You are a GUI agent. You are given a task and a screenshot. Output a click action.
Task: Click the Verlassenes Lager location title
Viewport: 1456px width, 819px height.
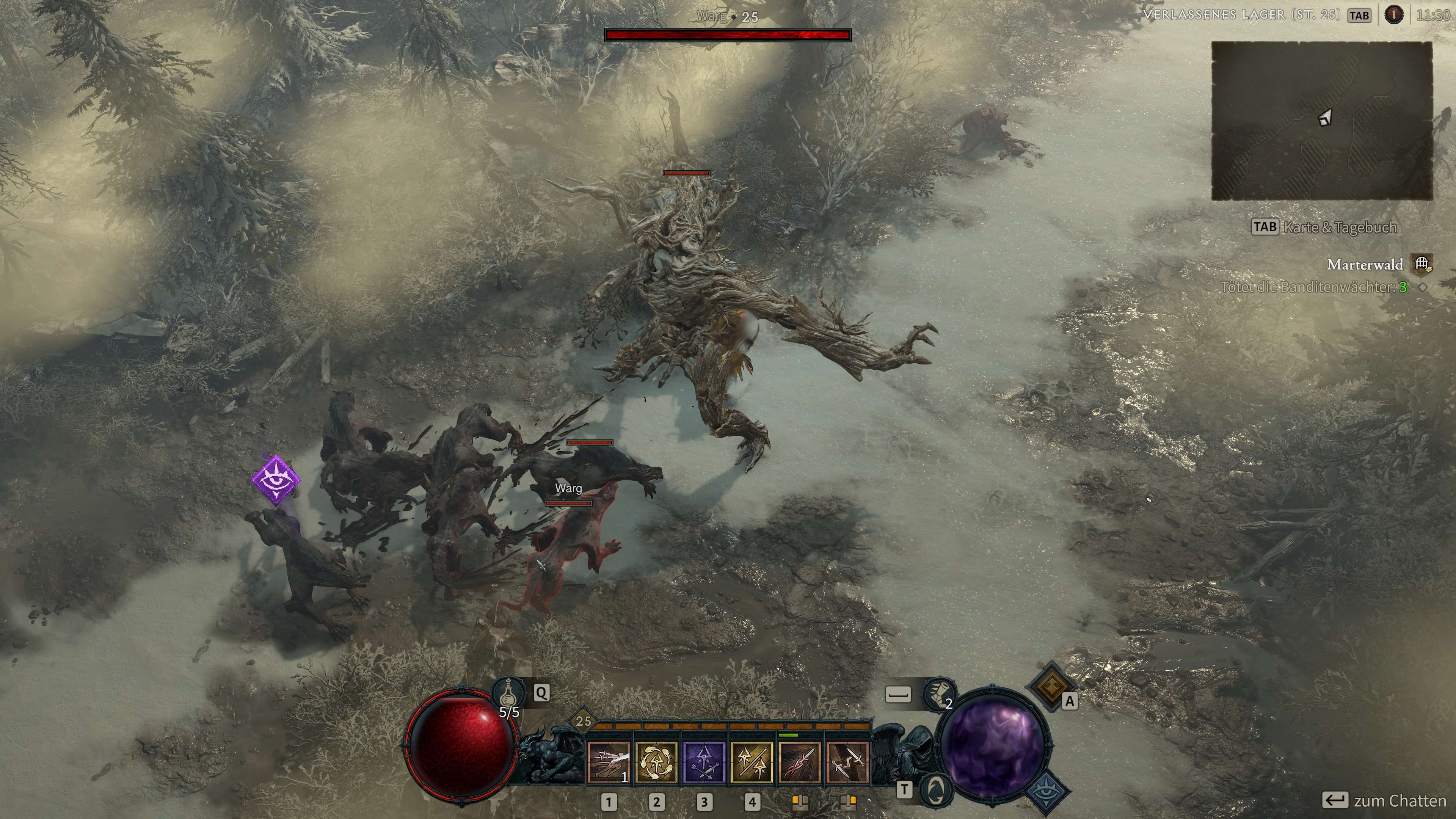1241,15
